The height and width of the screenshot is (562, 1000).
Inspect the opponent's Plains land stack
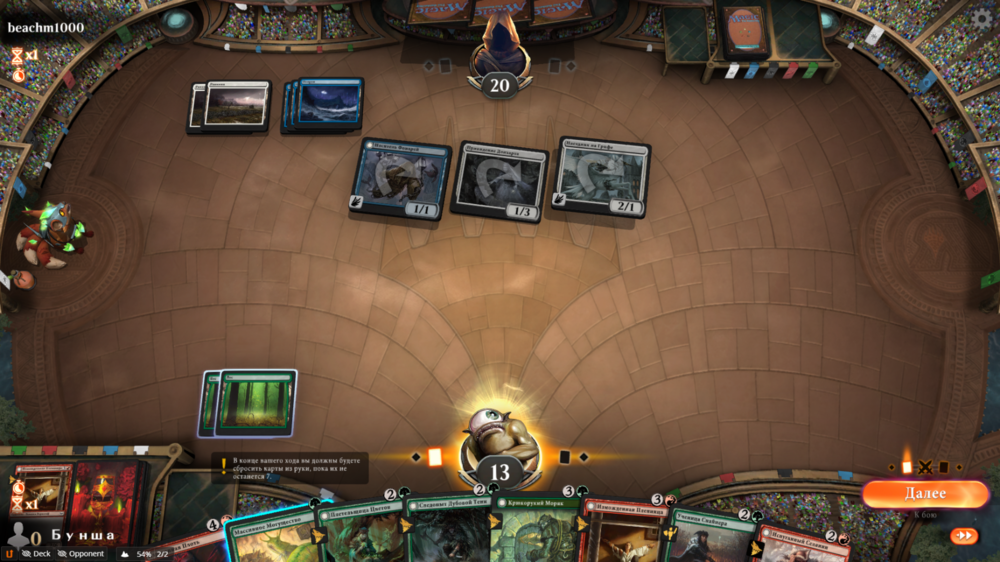[232, 106]
